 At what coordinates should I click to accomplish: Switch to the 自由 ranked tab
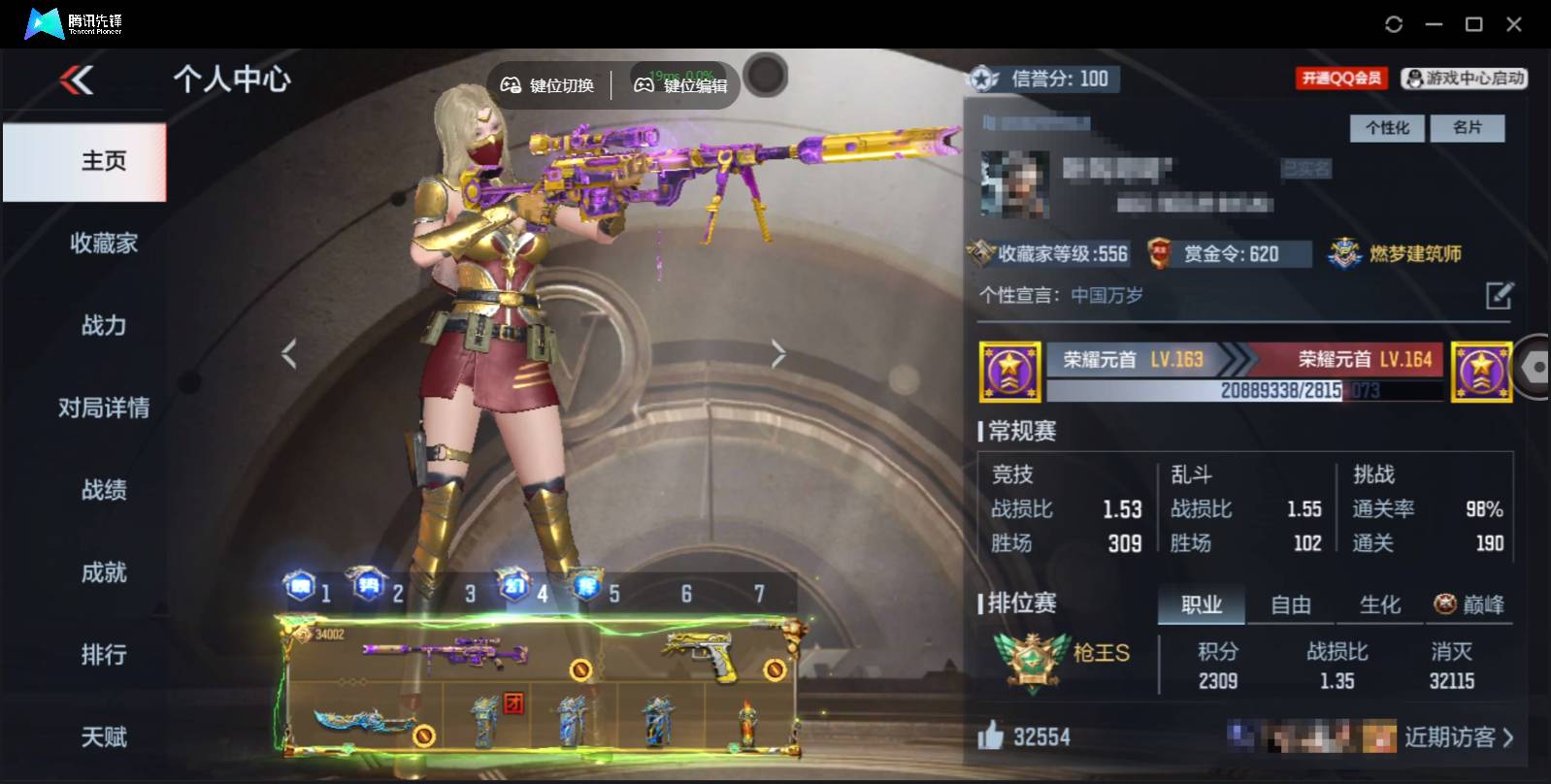(x=1291, y=605)
